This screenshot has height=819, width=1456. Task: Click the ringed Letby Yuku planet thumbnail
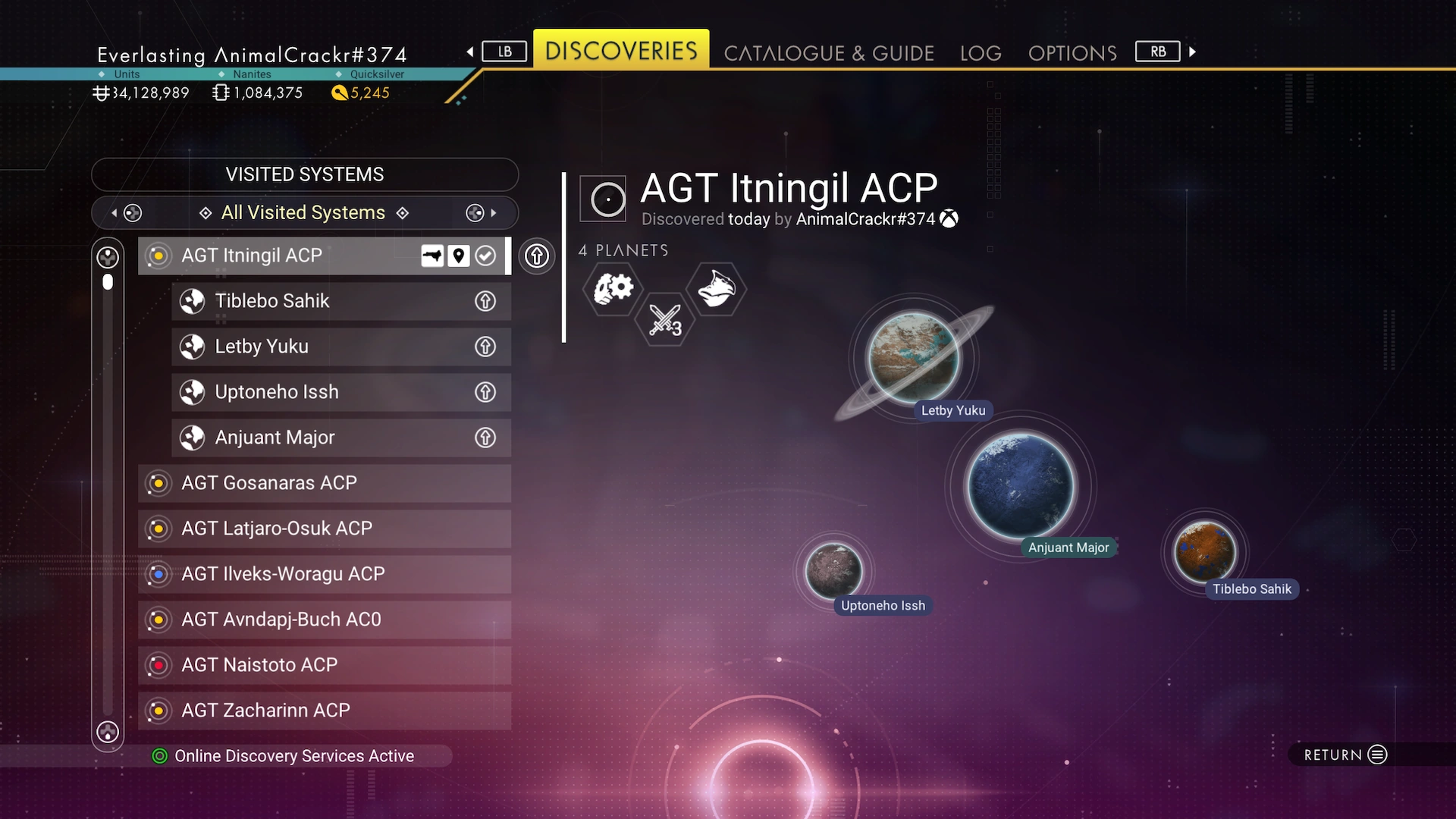tap(913, 358)
